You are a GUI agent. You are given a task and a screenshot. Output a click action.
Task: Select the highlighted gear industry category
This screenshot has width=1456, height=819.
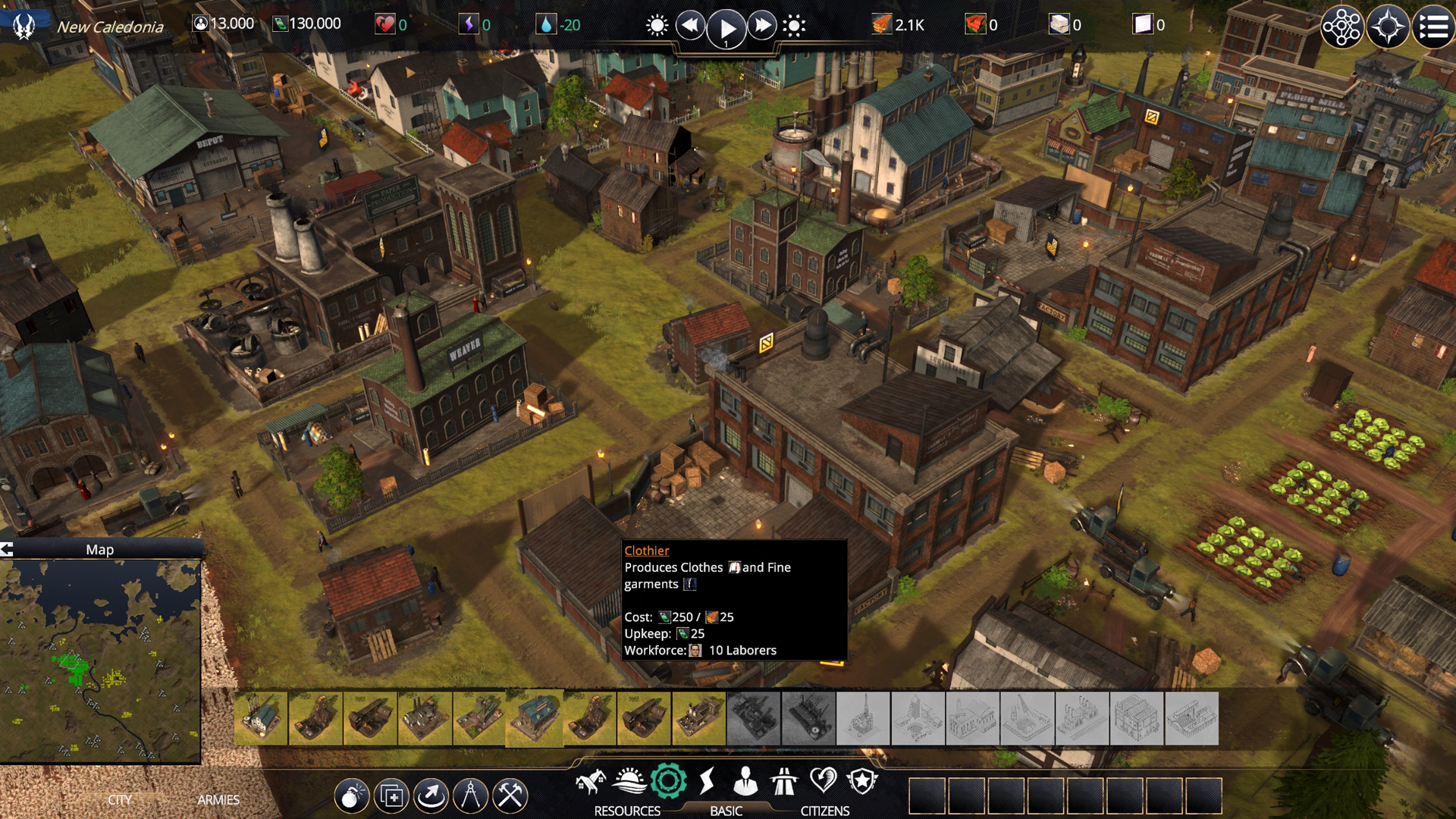[668, 781]
